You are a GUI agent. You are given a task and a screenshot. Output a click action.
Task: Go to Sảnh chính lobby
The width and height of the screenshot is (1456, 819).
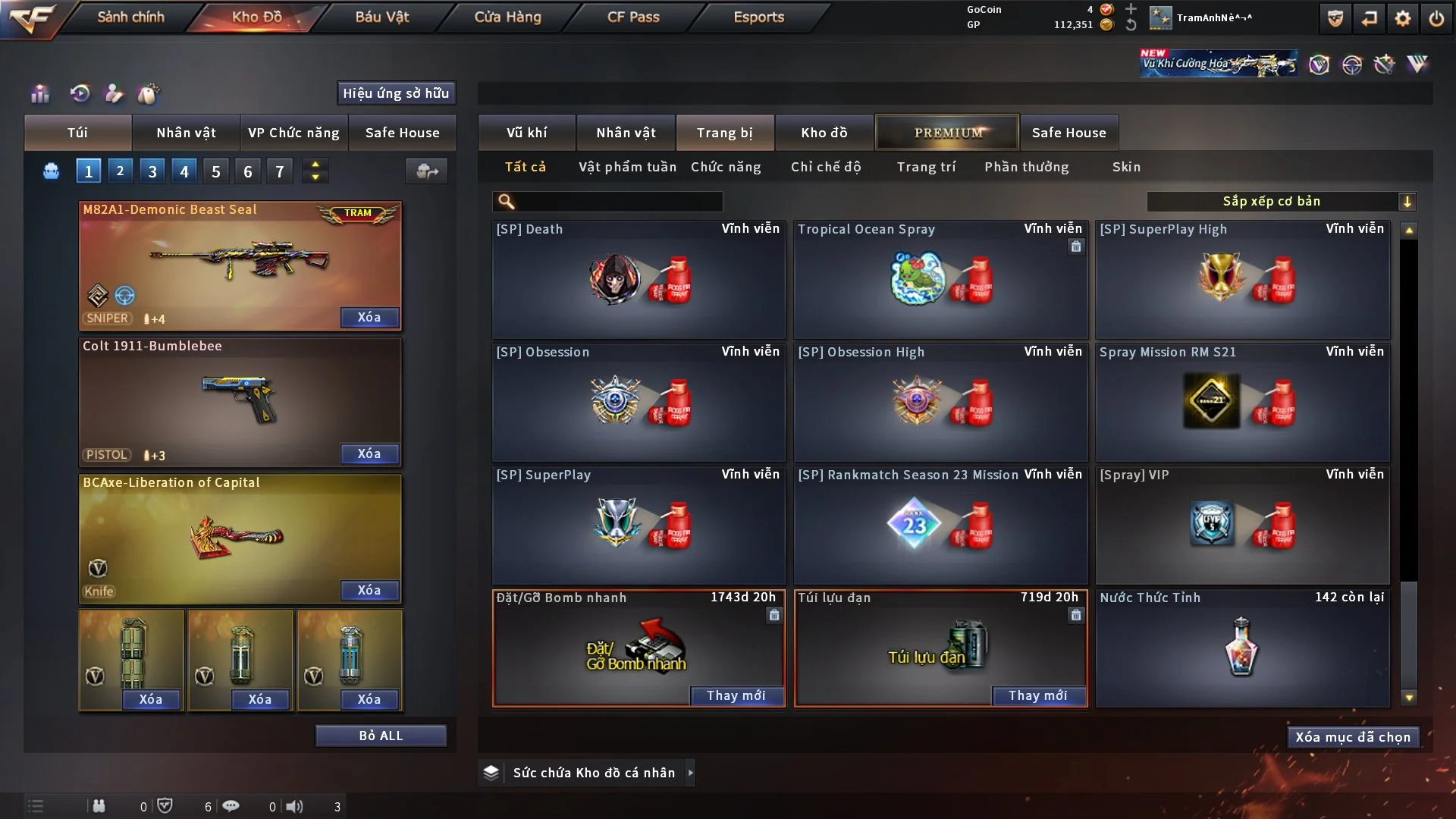[x=130, y=17]
